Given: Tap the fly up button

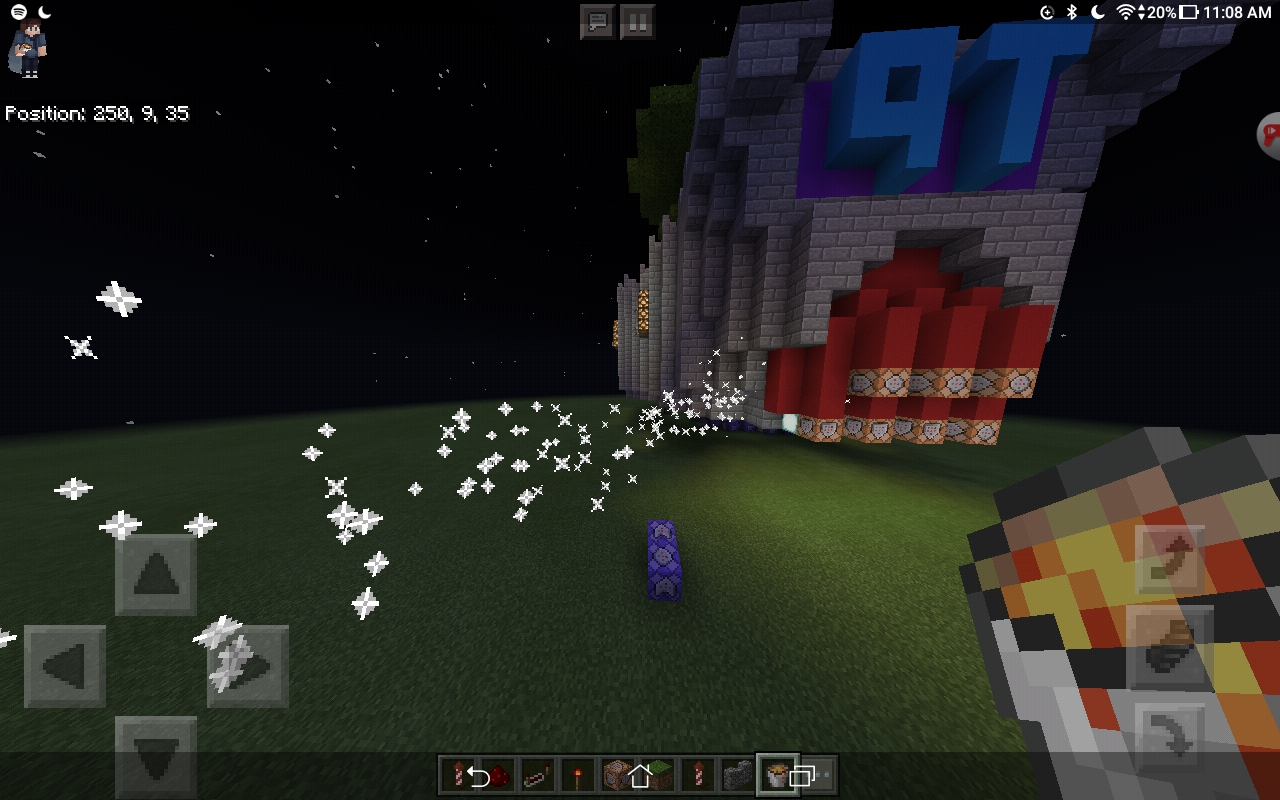Looking at the screenshot, I should [x=1169, y=560].
